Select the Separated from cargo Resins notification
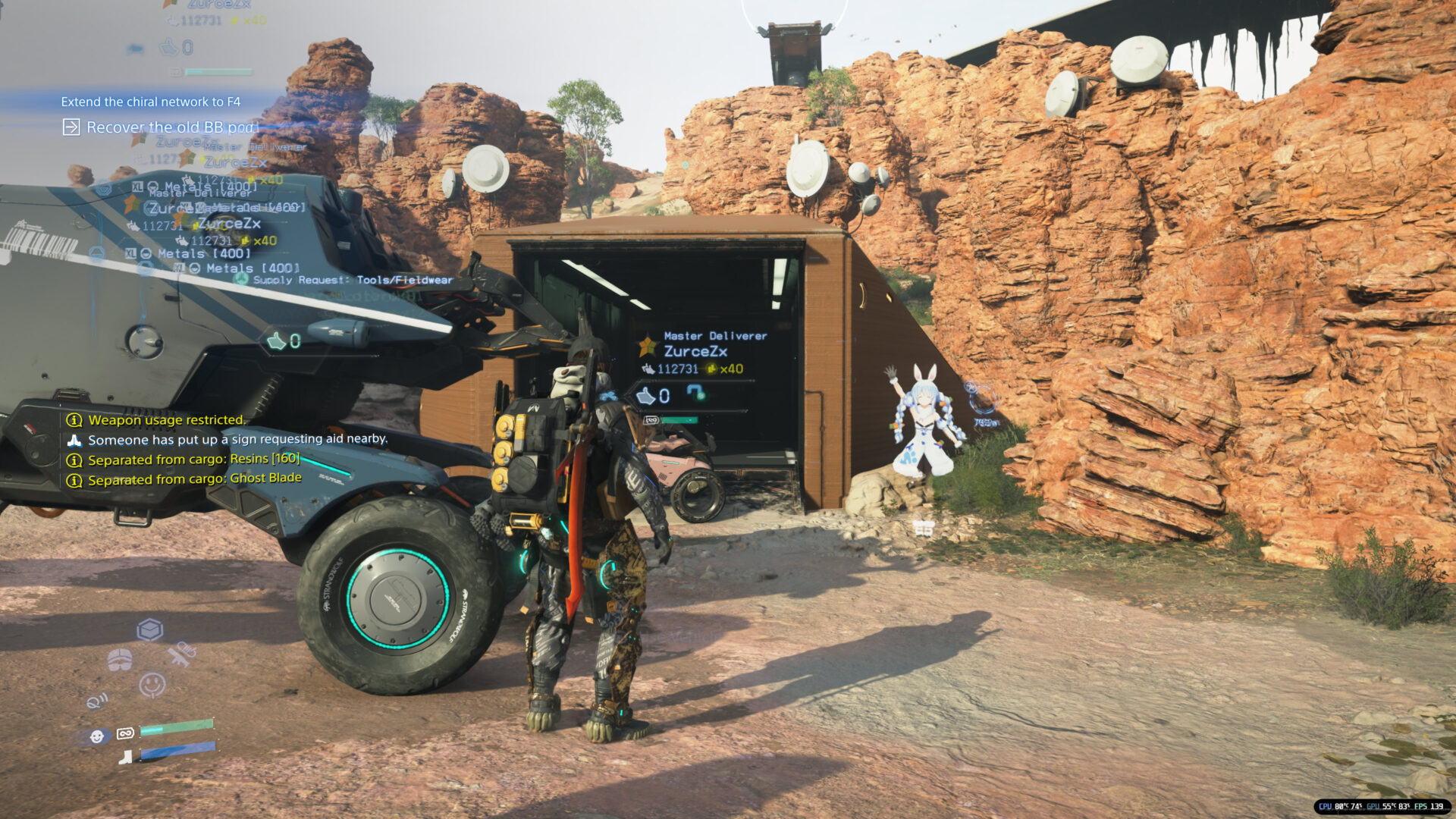This screenshot has height=819, width=1456. 193,460
